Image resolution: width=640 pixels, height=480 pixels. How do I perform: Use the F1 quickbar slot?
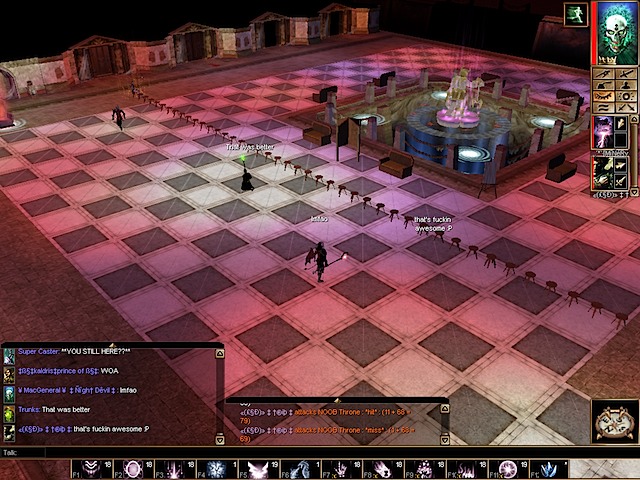point(92,469)
